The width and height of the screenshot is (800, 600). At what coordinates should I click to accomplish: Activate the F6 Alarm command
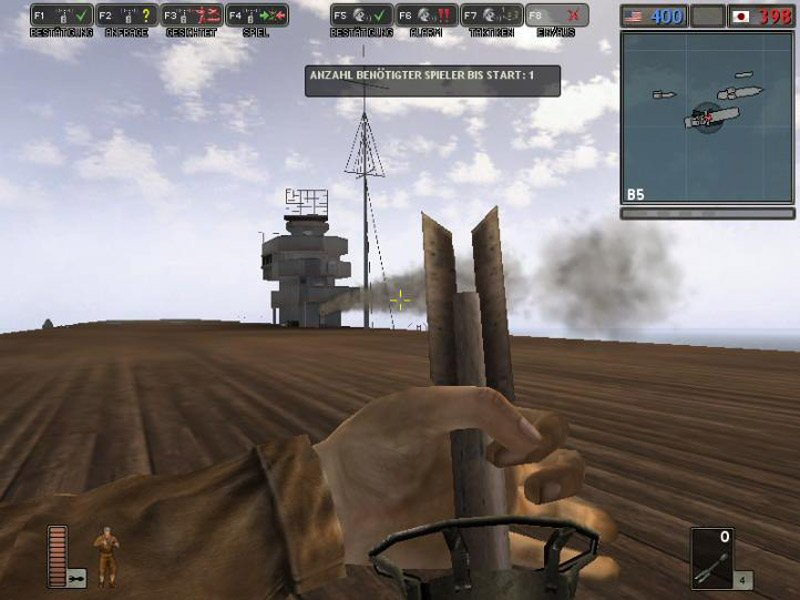(427, 16)
